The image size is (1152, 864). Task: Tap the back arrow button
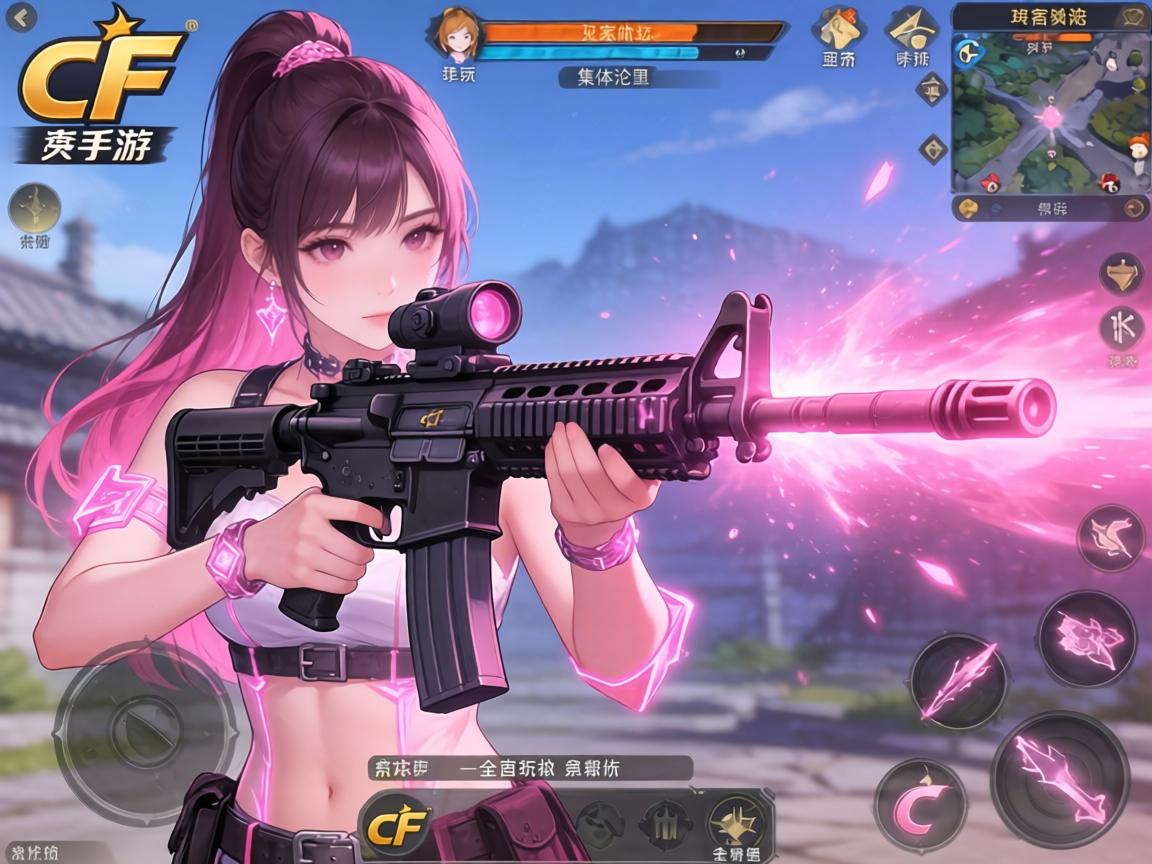(x=22, y=16)
